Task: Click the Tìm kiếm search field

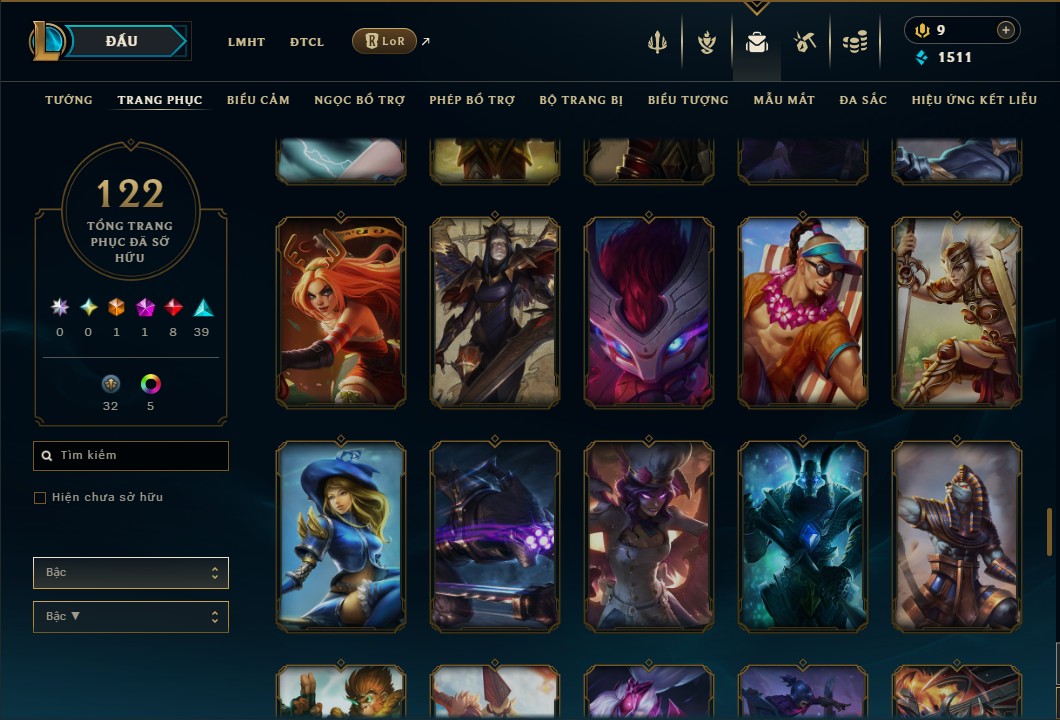Action: tap(131, 456)
